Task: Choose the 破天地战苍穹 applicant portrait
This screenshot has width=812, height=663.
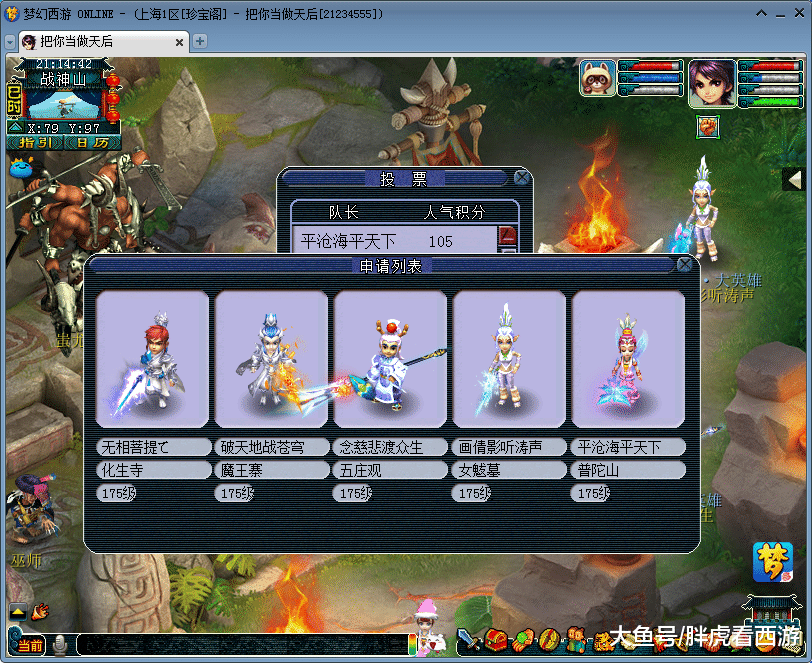Action: click(x=271, y=359)
